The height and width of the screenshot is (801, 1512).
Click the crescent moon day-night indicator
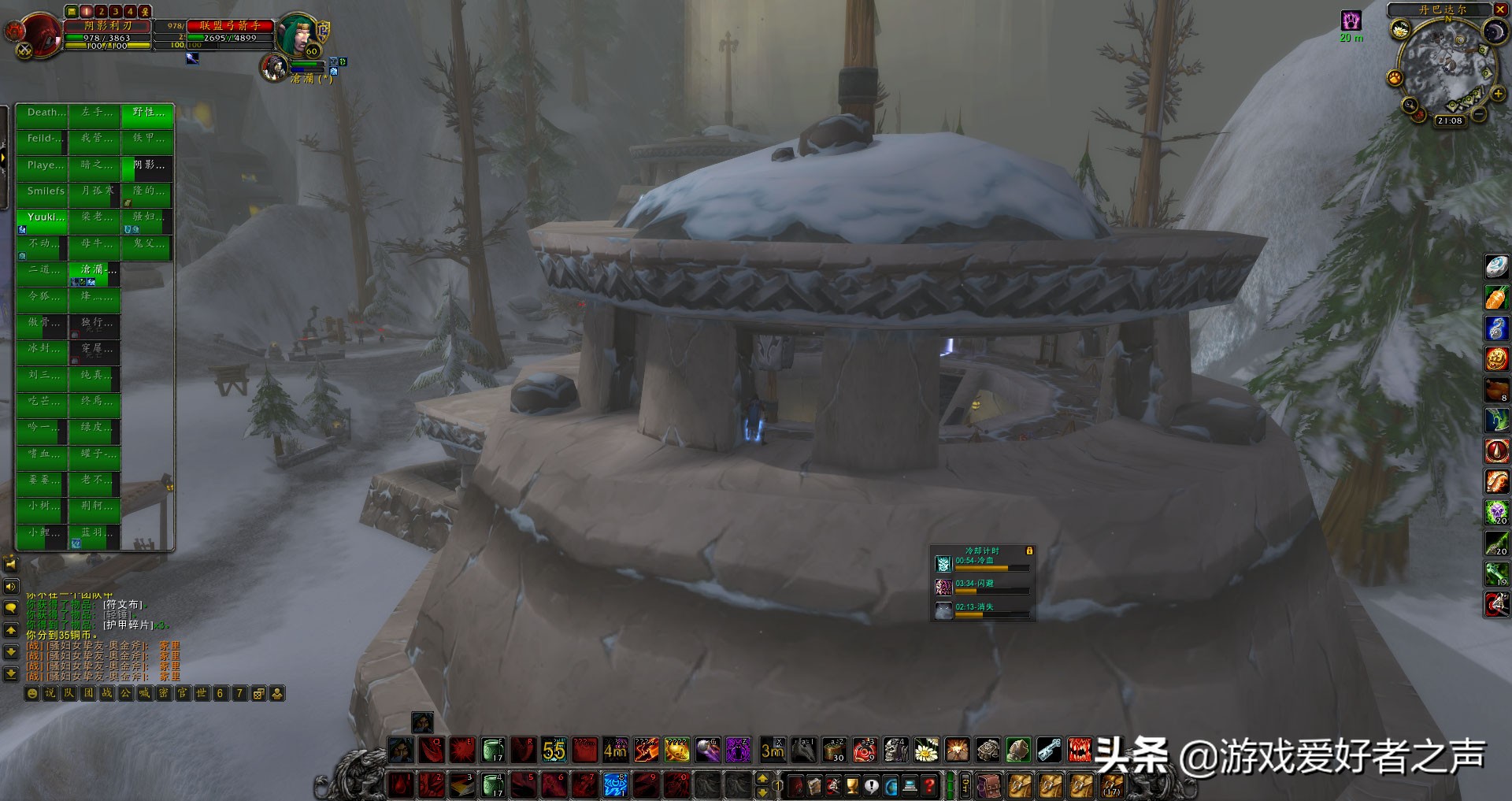[x=1494, y=31]
